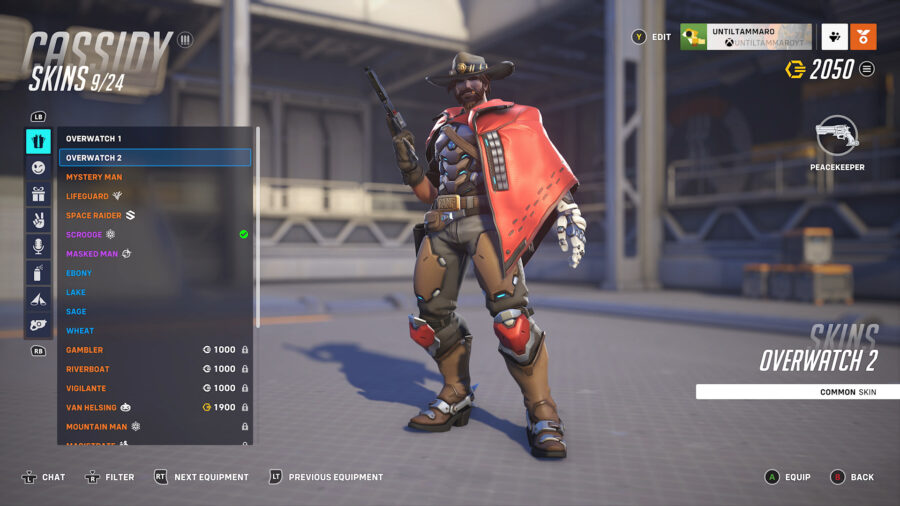Open the victory poses peace-sign tab
Viewport: 900px width, 506px height.
tap(38, 220)
